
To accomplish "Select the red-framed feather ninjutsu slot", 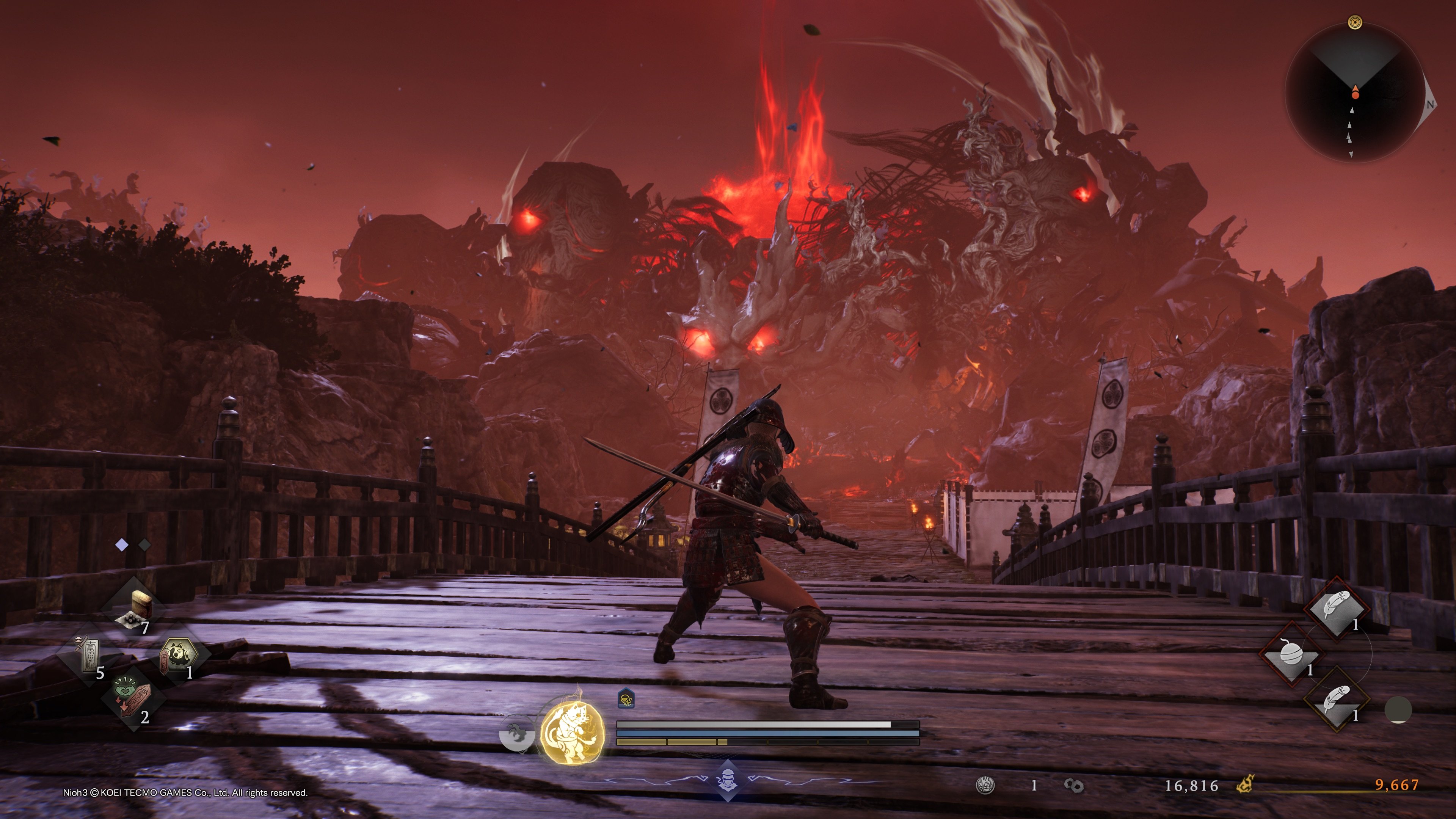I will point(1336,608).
